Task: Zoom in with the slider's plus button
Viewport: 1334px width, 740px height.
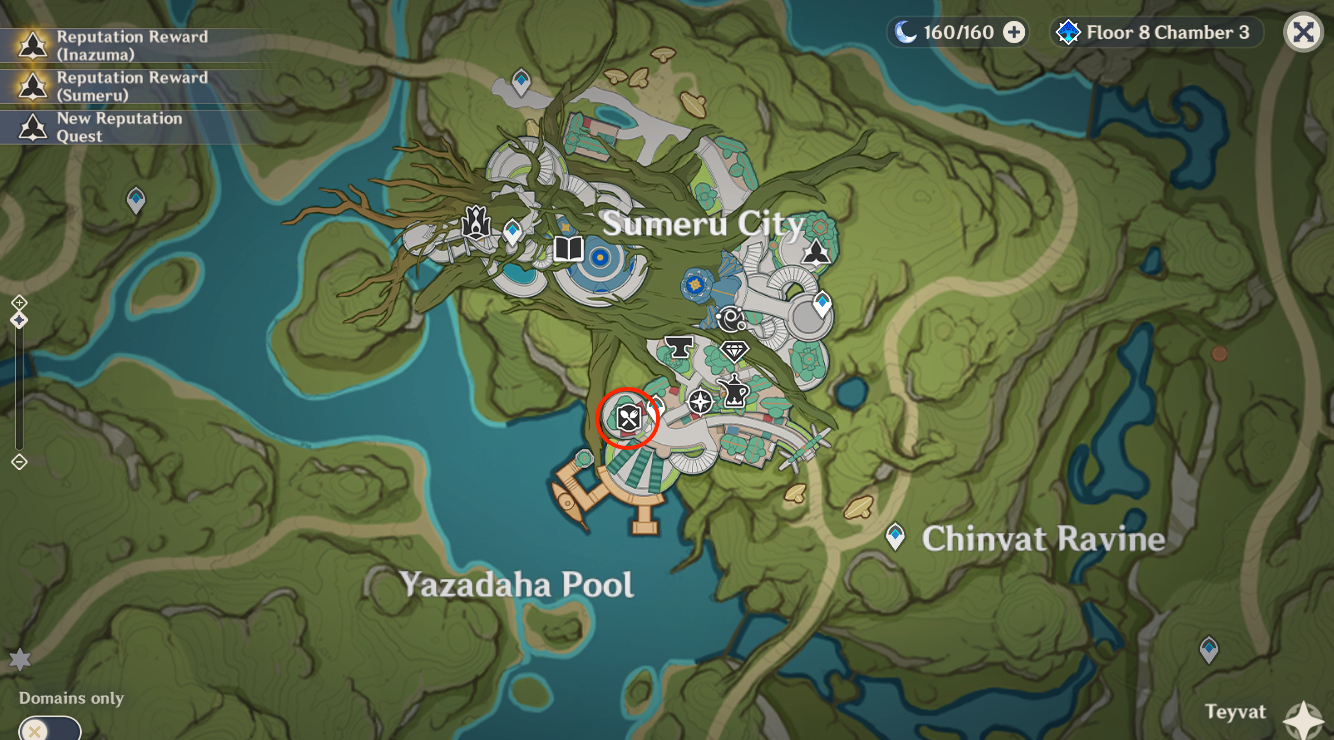Action: tap(19, 303)
